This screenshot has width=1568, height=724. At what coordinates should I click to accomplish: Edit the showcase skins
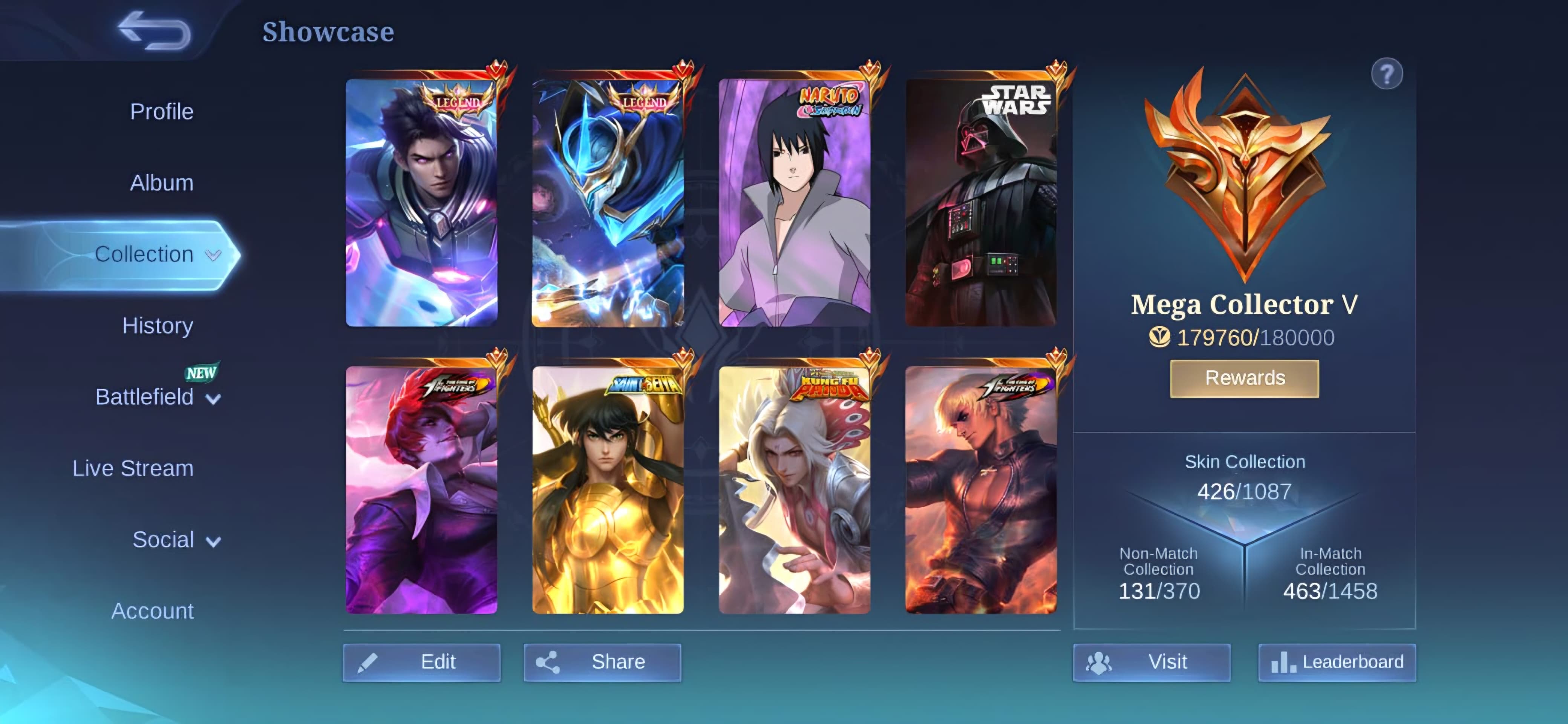tap(421, 662)
